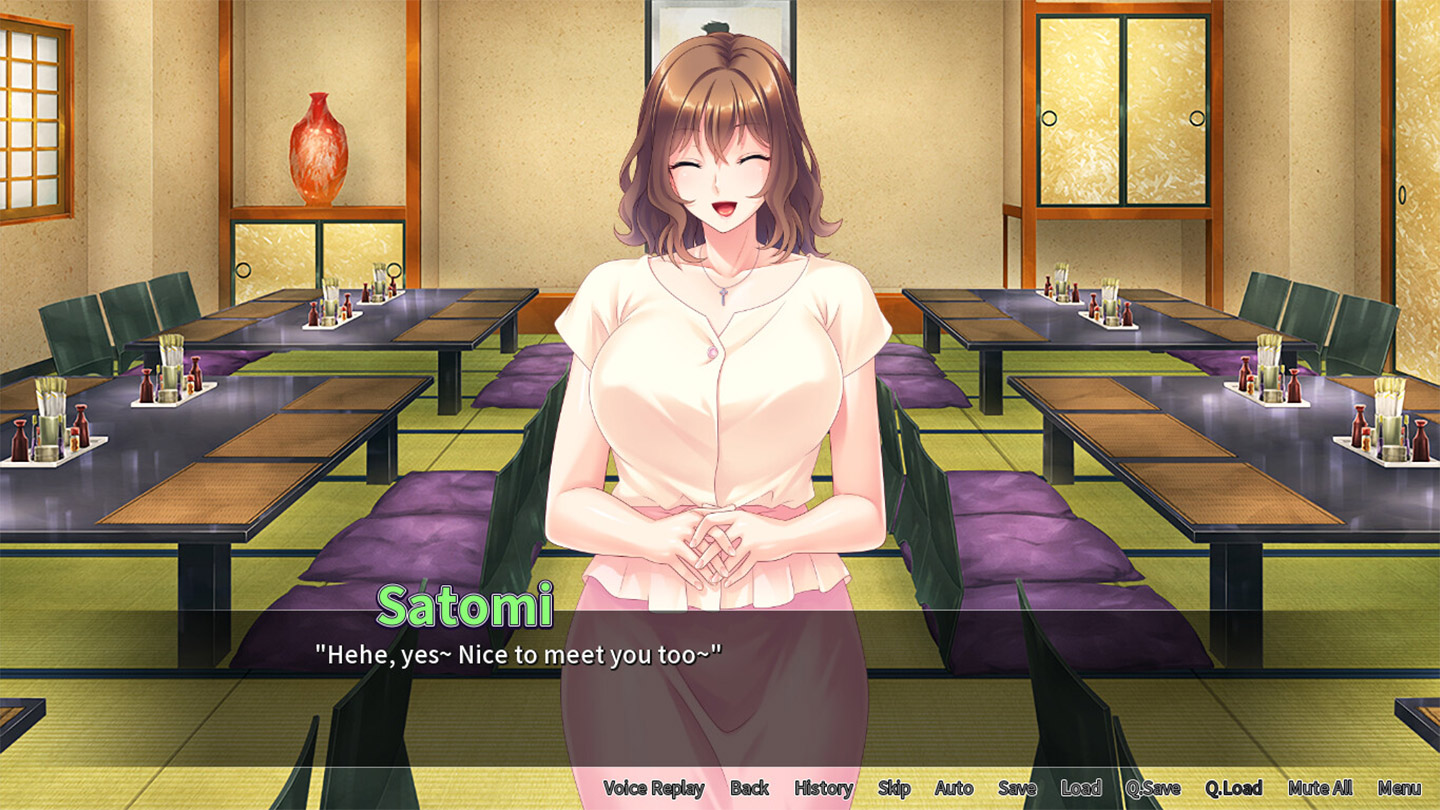This screenshot has height=810, width=1440.
Task: Turn on Auto advance
Action: coord(954,788)
